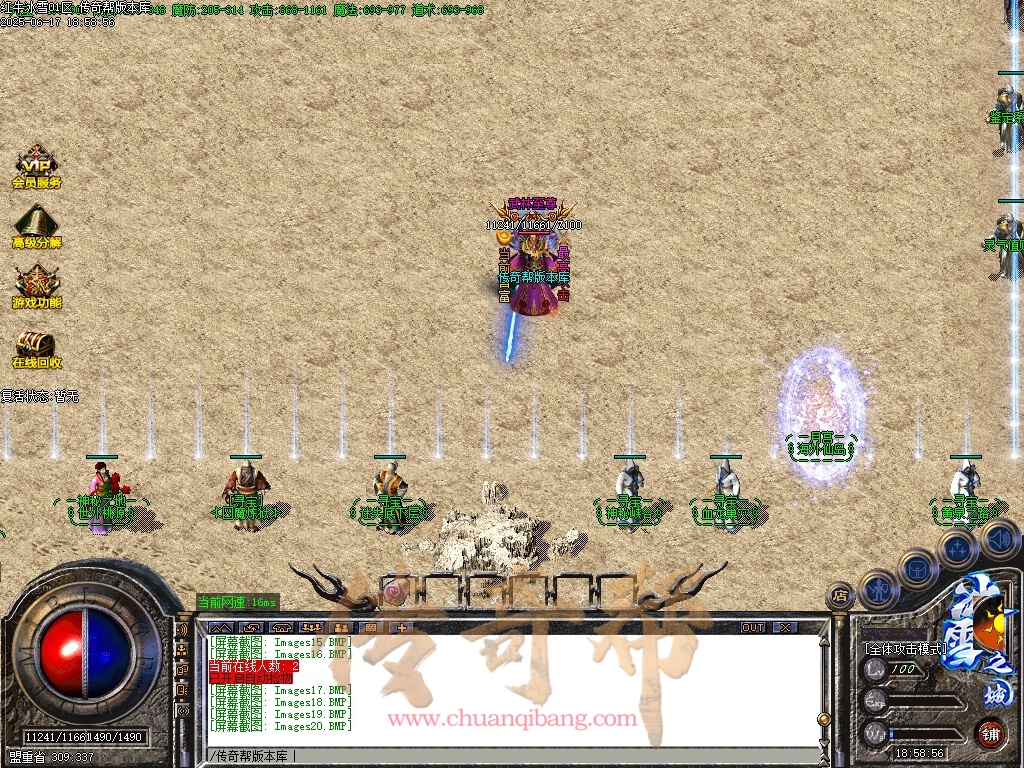This screenshot has width=1024, height=768.
Task: Toggle sound with the speaker button
Action: tap(999, 540)
